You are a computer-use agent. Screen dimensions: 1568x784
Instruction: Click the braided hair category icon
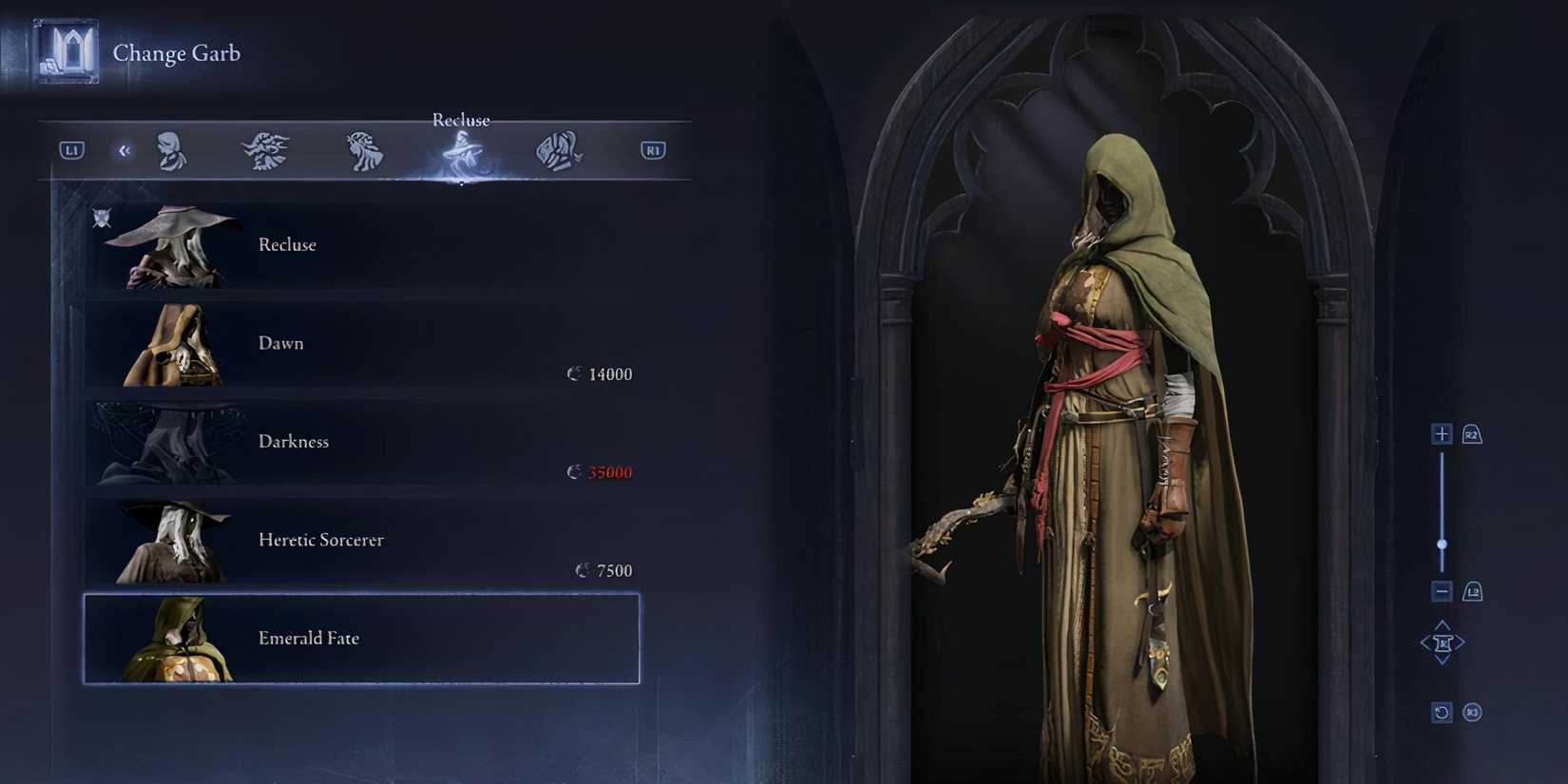click(x=364, y=149)
